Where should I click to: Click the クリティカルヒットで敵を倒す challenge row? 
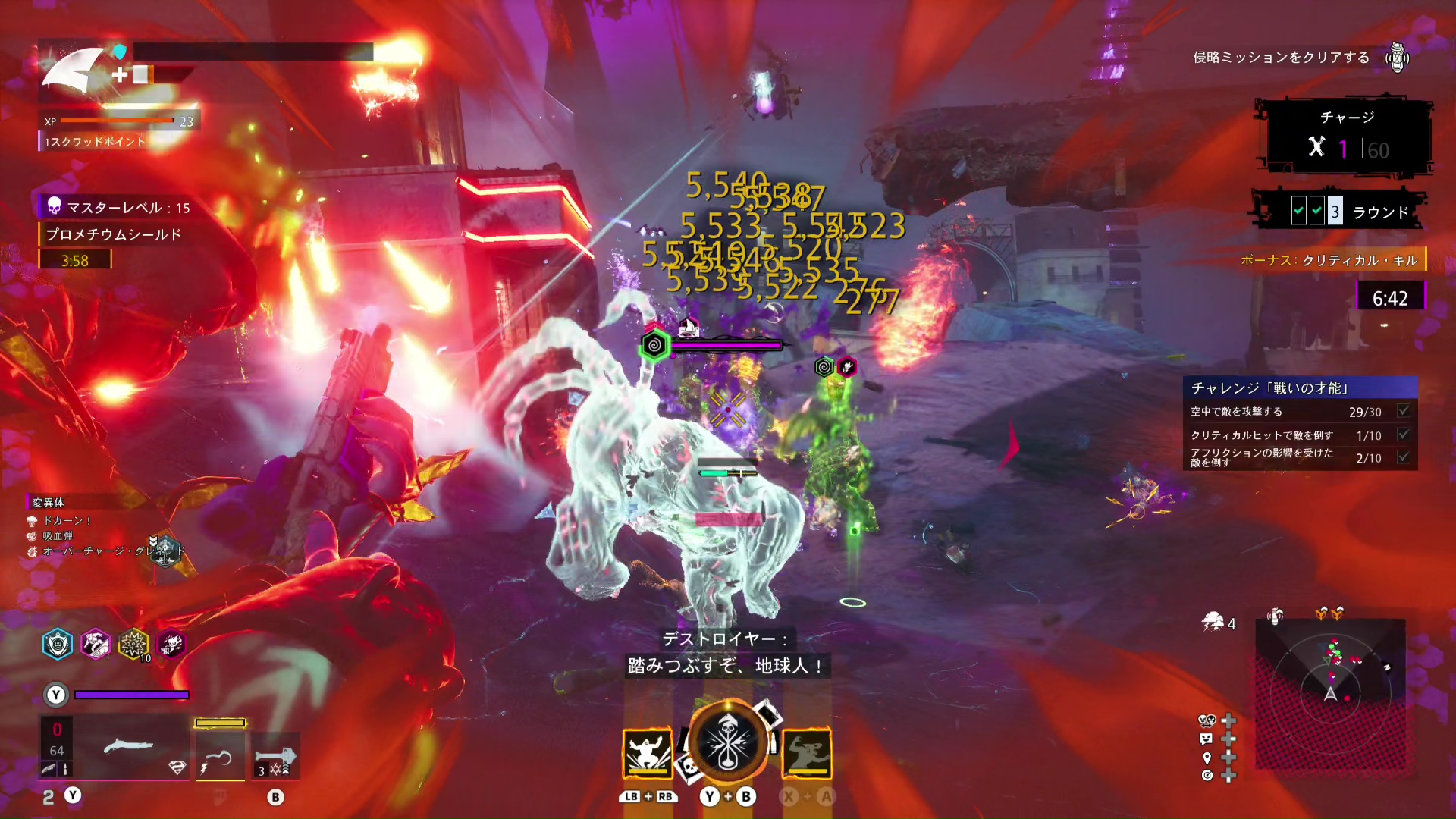[x=1300, y=435]
